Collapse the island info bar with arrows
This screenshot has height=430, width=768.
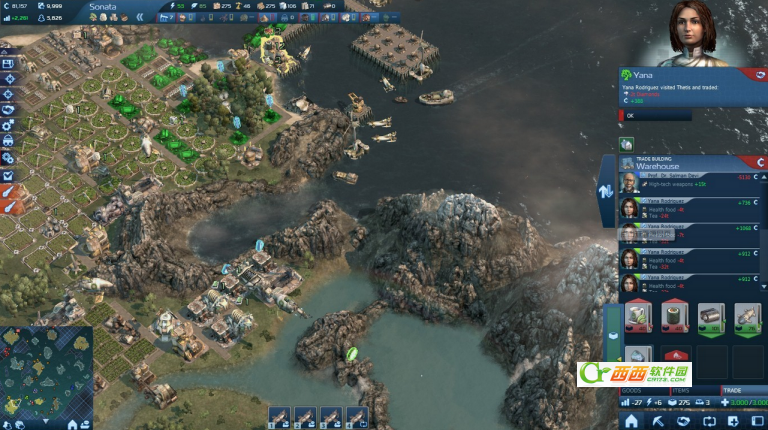(x=140, y=17)
